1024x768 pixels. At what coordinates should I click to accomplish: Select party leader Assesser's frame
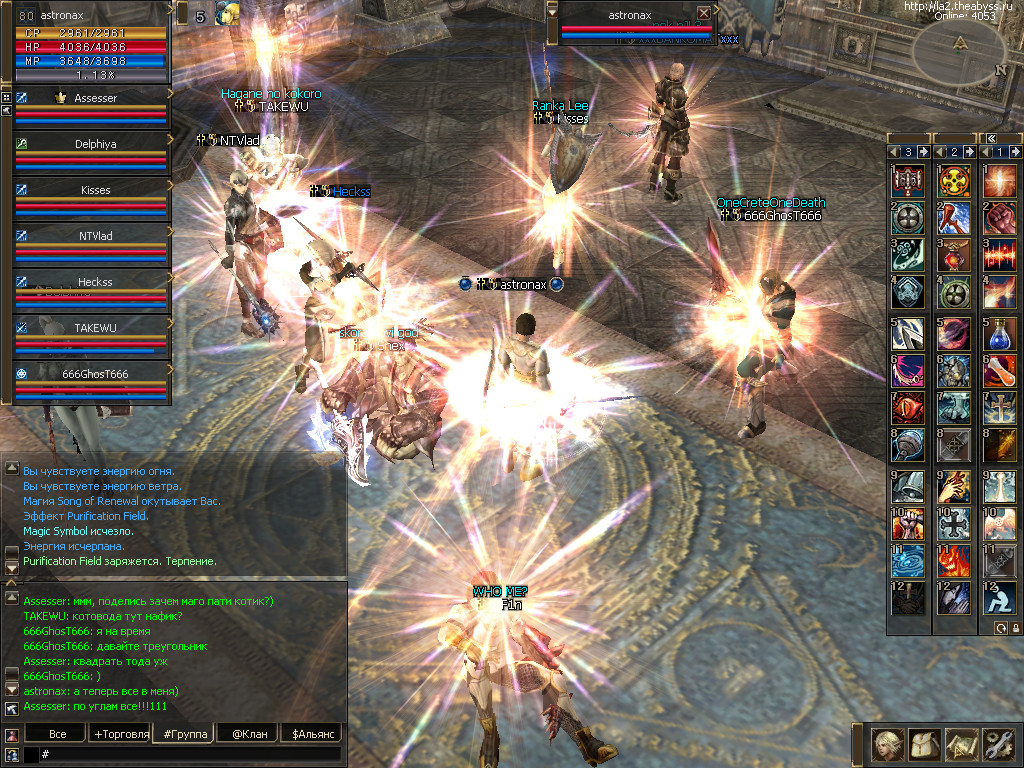coord(95,98)
